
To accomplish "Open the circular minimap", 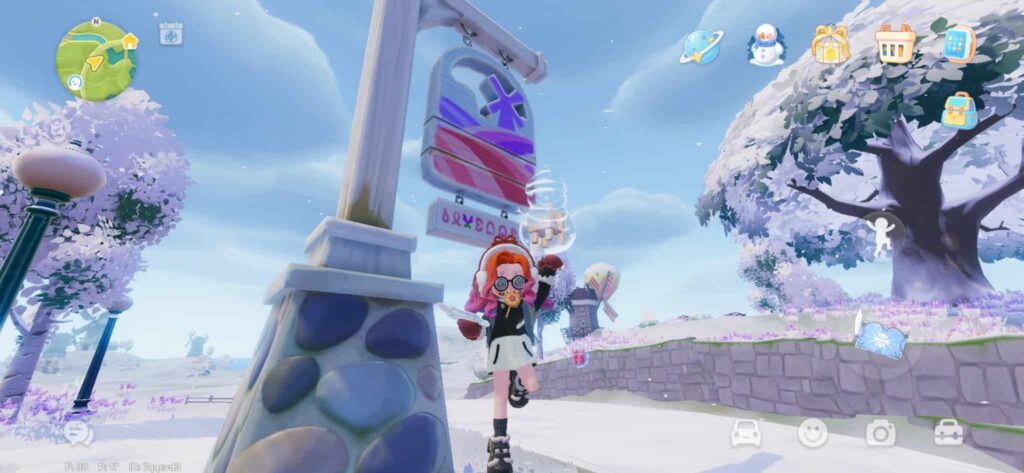I will pos(95,60).
